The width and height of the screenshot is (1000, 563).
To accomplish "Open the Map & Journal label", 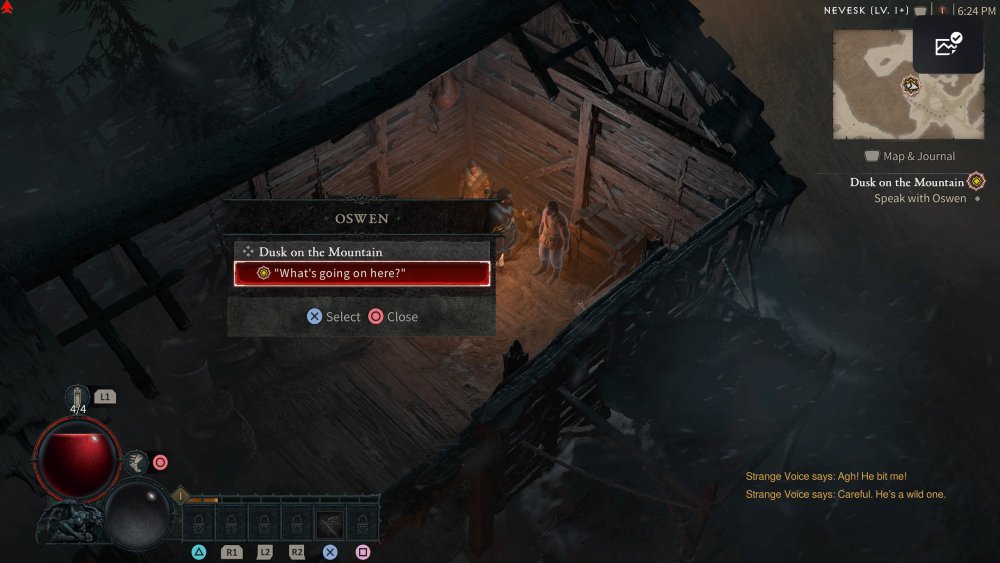I will [910, 156].
